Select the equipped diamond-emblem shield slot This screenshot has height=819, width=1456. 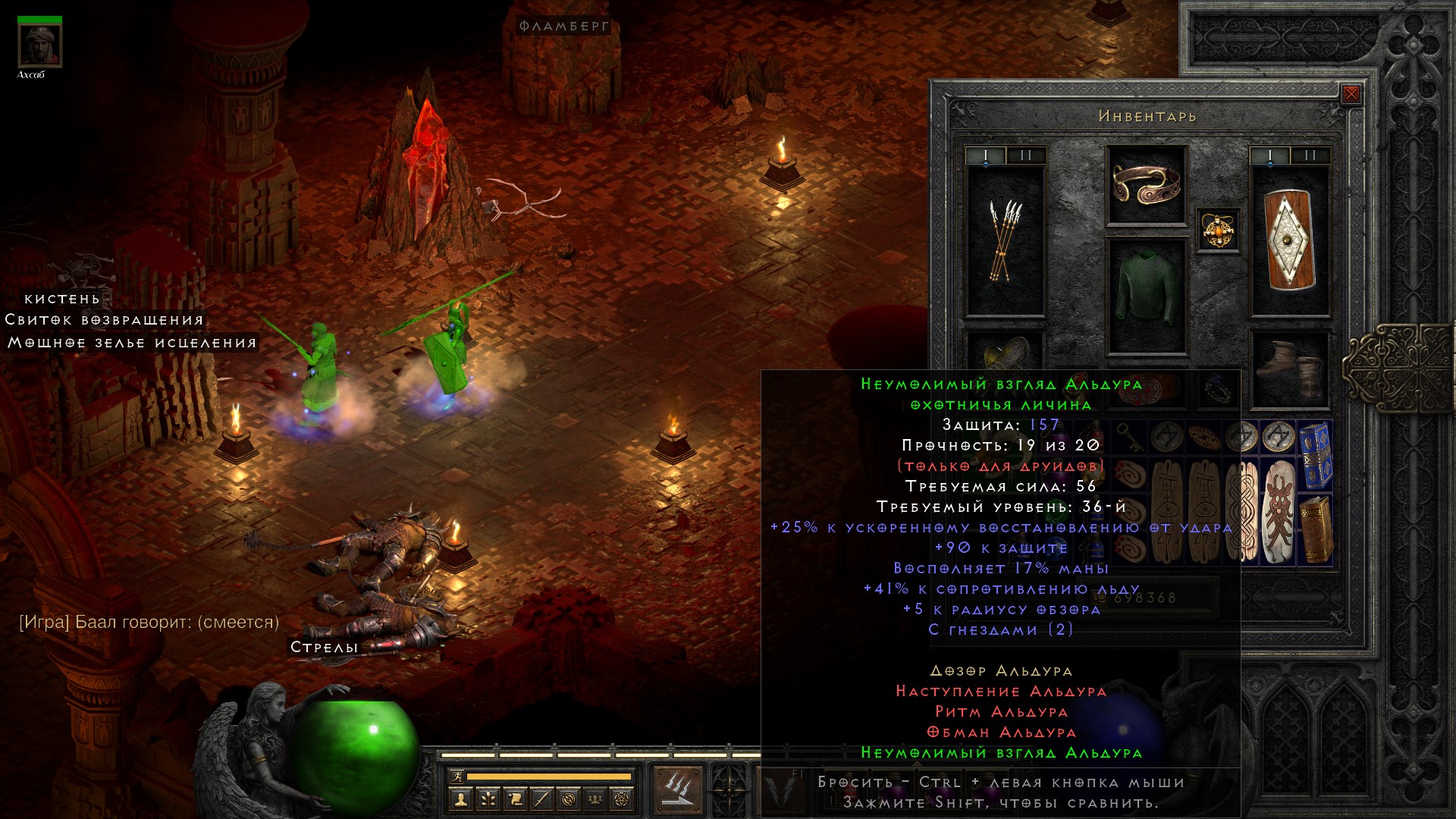(x=1289, y=240)
